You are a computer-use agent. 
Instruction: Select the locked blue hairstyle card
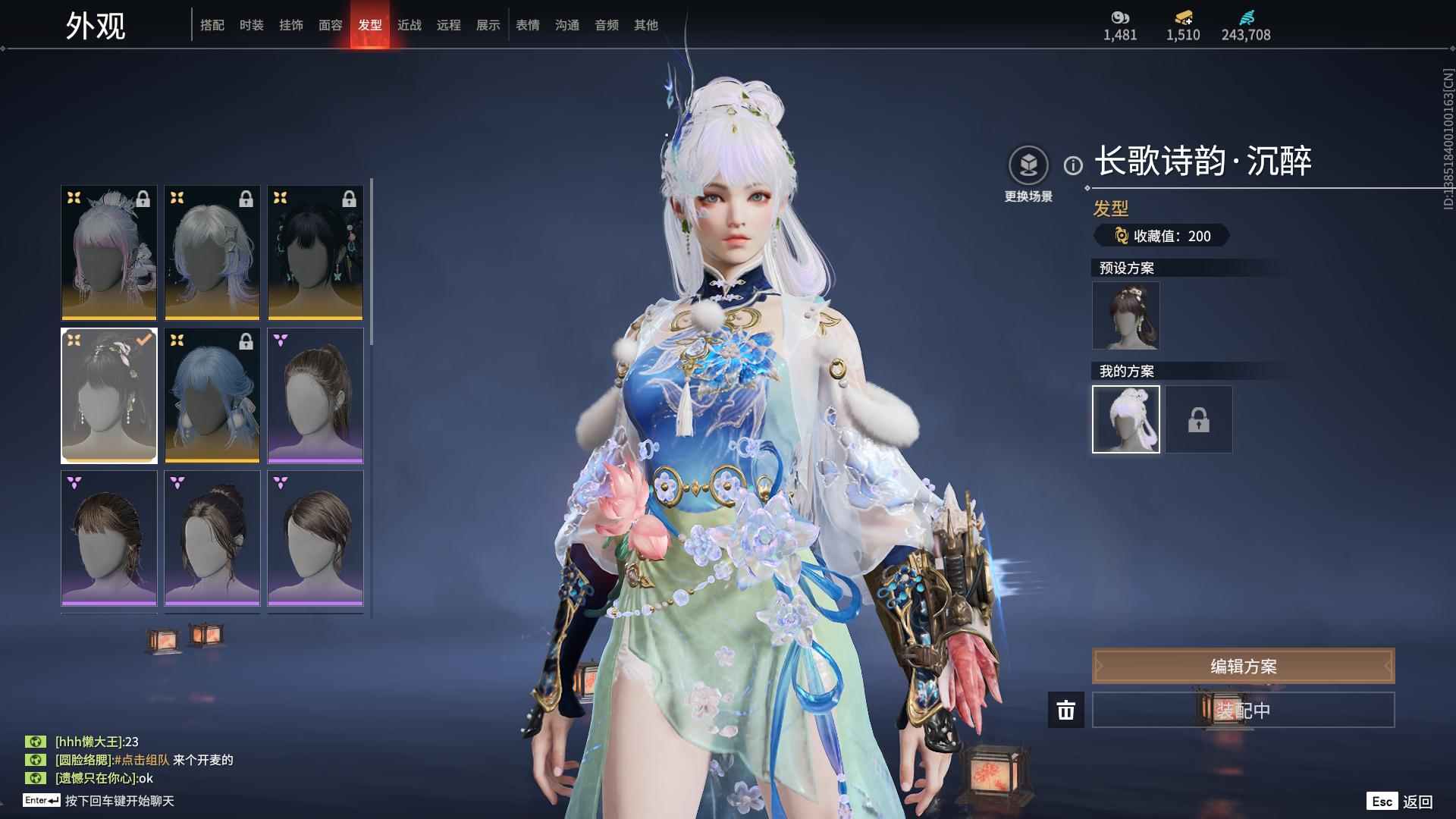(212, 395)
